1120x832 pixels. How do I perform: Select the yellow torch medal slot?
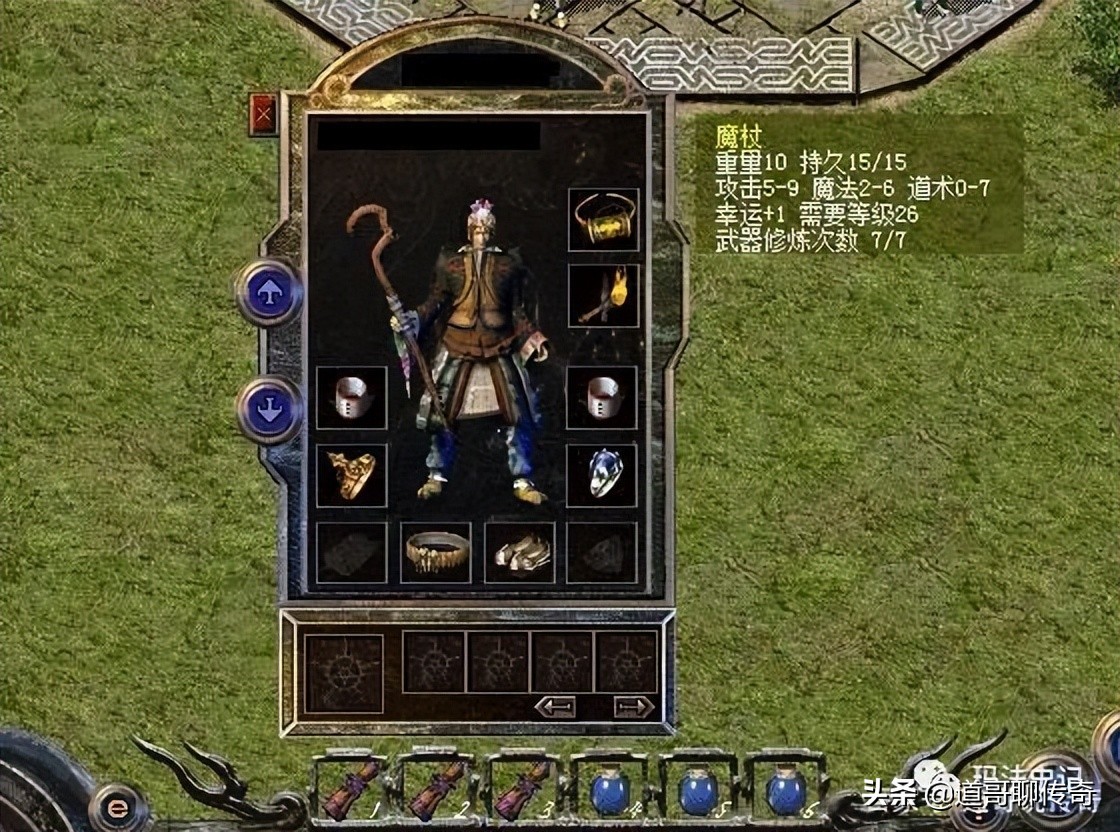click(603, 295)
